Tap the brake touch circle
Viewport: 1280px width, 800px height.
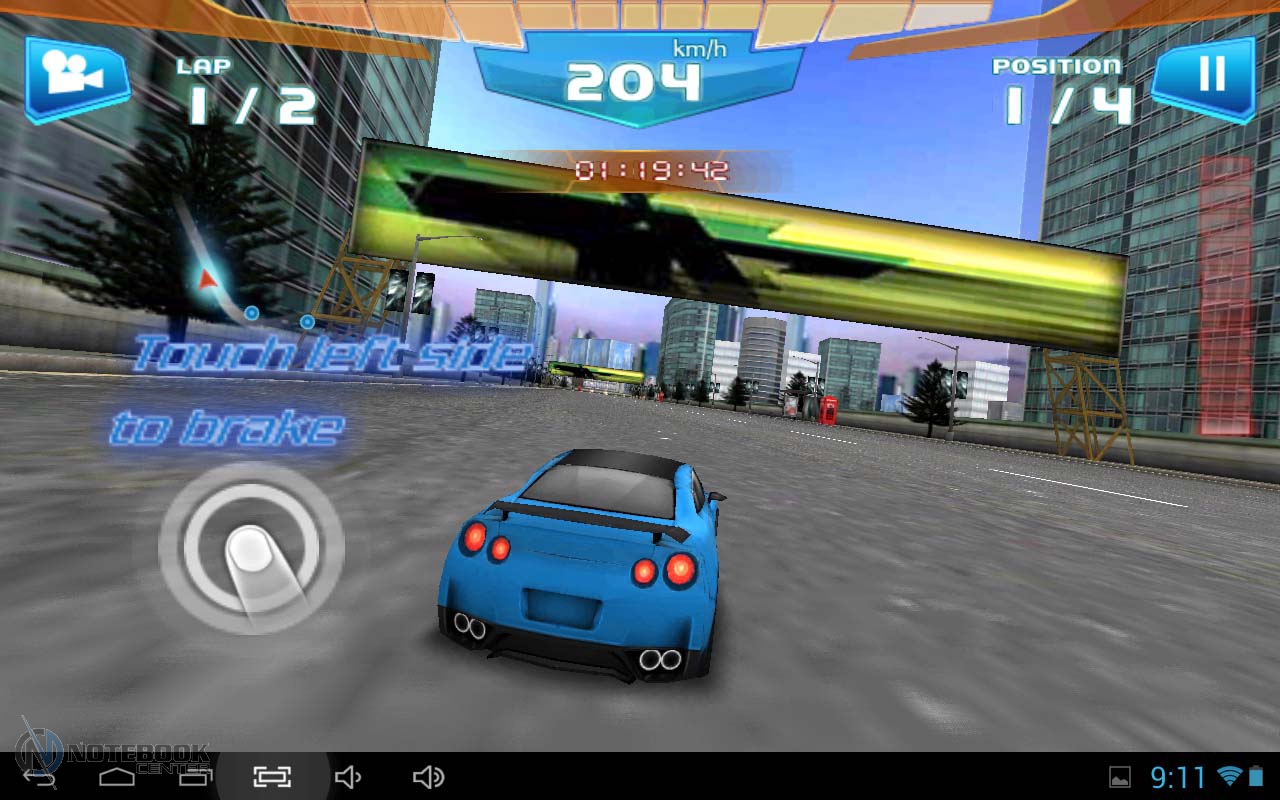pos(251,546)
